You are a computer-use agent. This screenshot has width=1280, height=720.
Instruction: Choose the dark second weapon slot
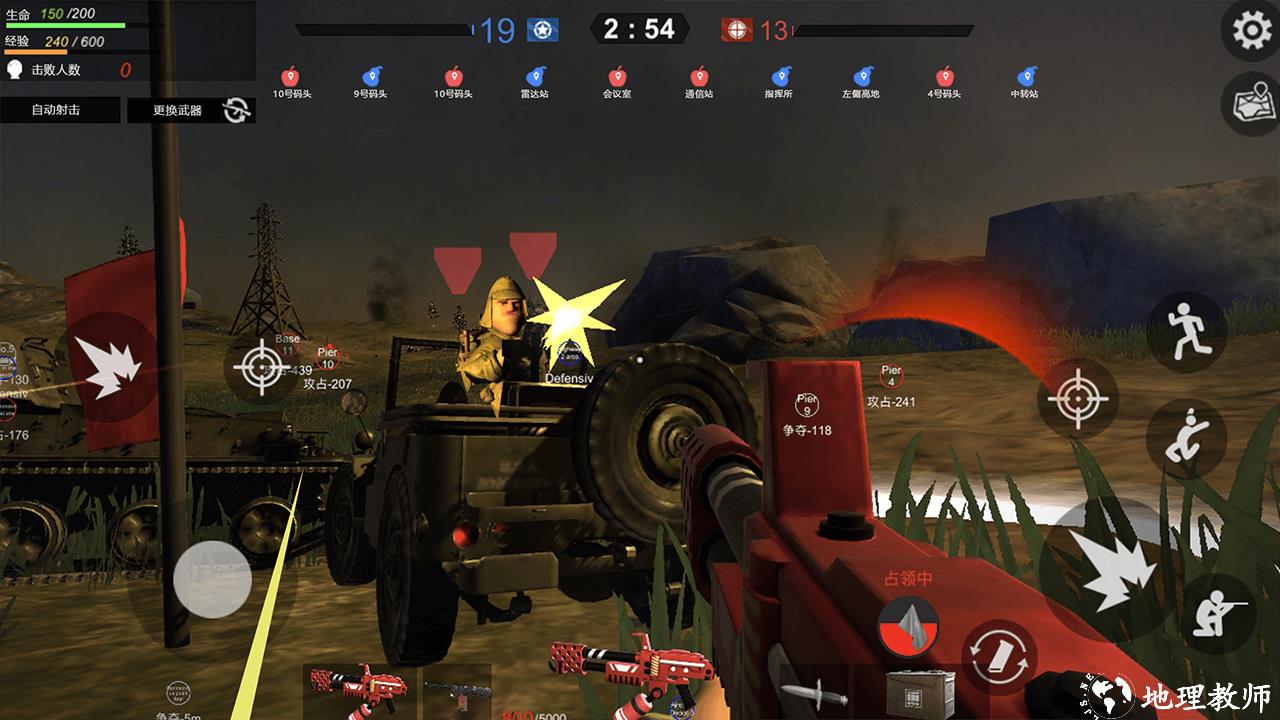[x=457, y=690]
